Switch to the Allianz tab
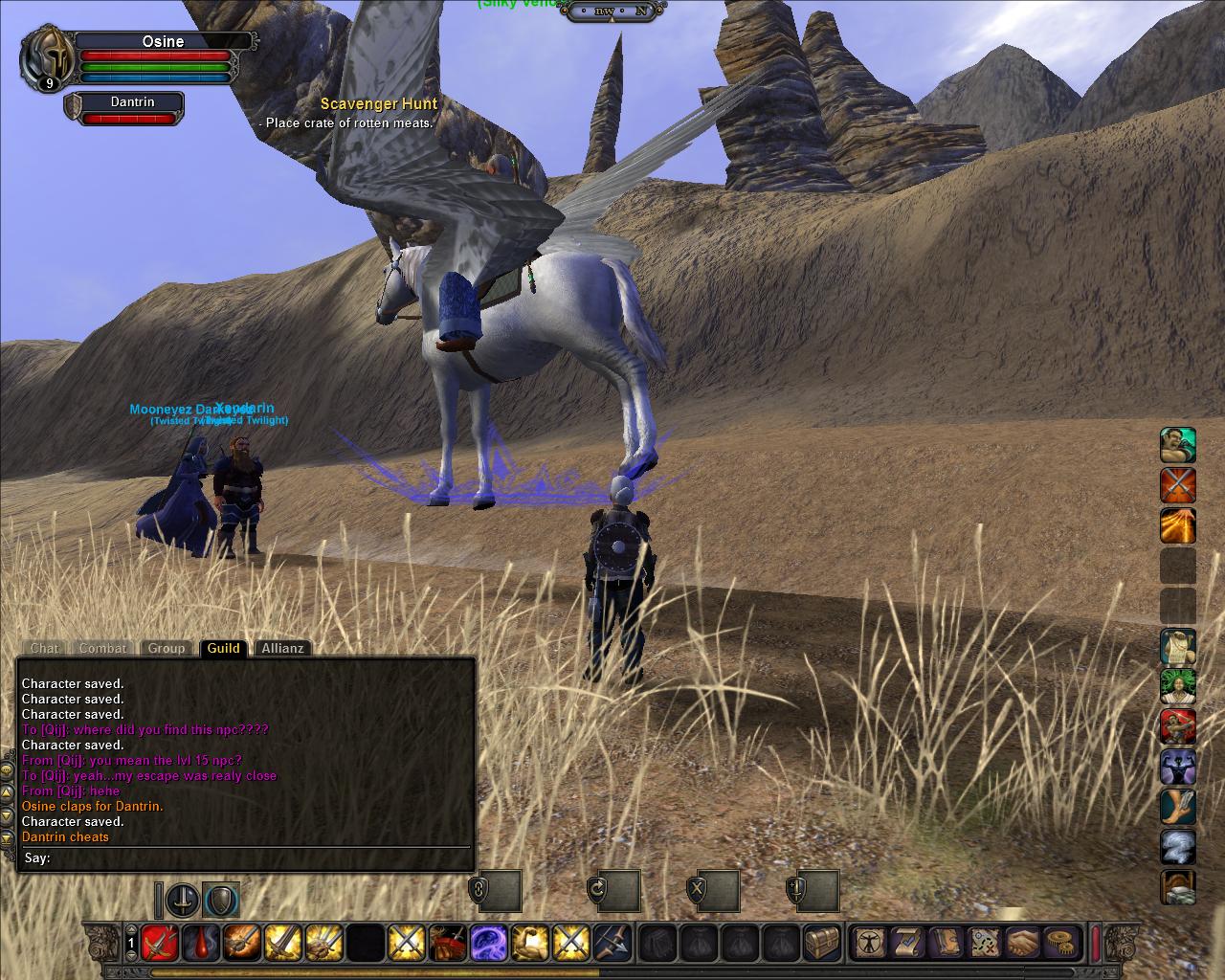 coord(282,648)
